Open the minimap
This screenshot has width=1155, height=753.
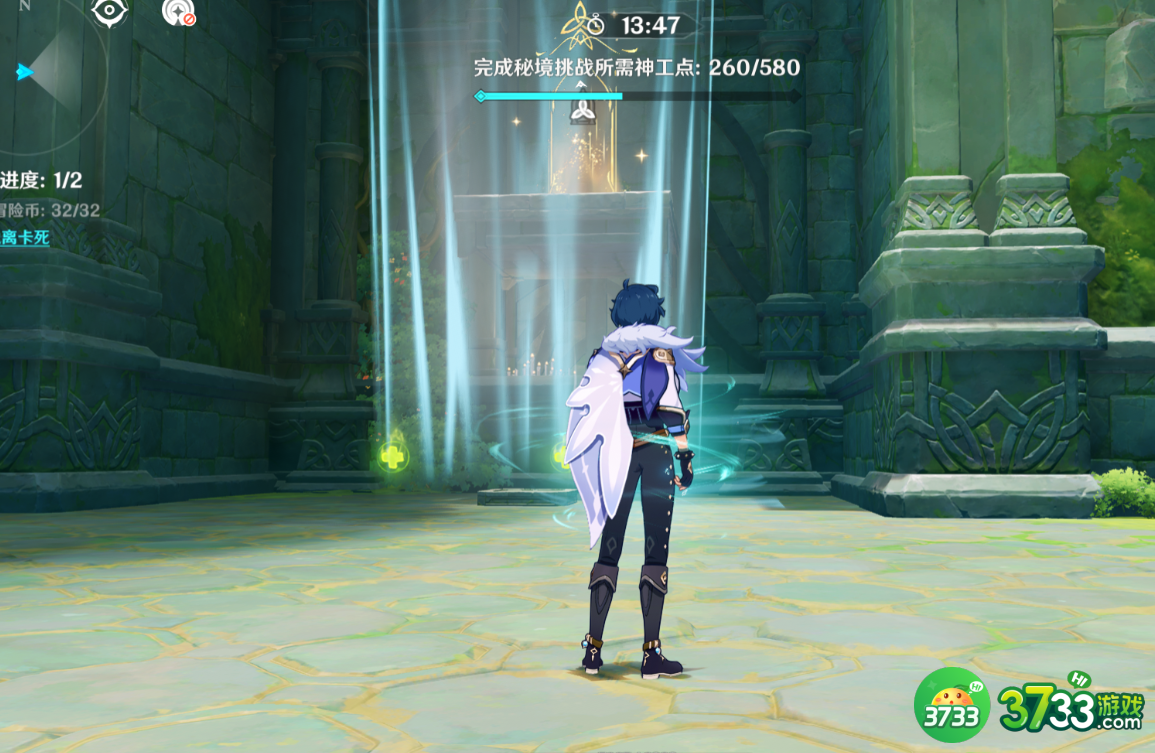click(48, 70)
